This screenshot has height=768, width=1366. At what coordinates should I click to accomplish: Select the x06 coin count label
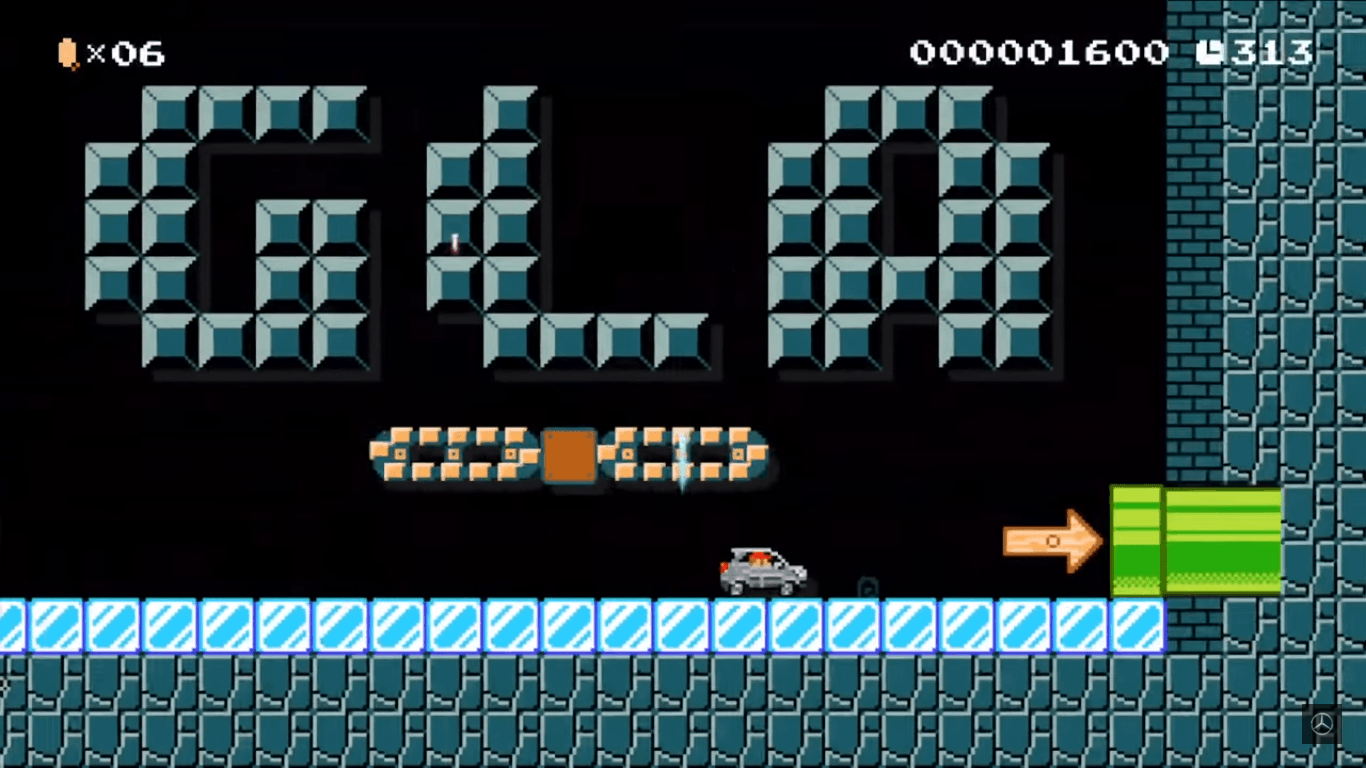point(125,54)
